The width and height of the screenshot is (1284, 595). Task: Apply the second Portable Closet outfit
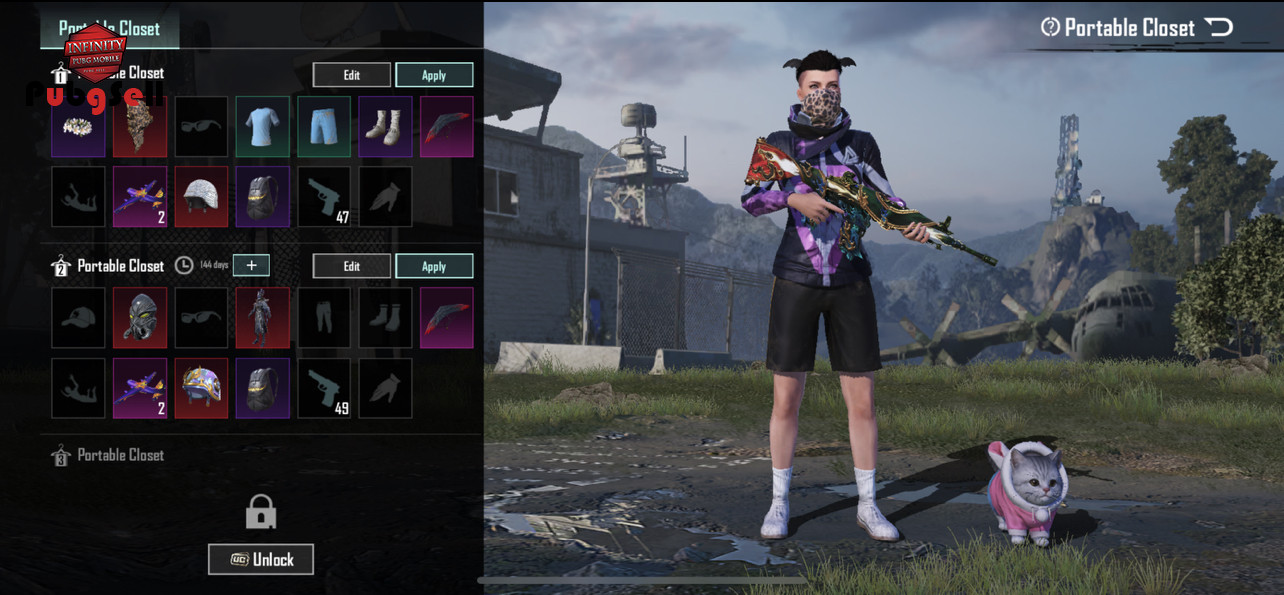pos(434,266)
